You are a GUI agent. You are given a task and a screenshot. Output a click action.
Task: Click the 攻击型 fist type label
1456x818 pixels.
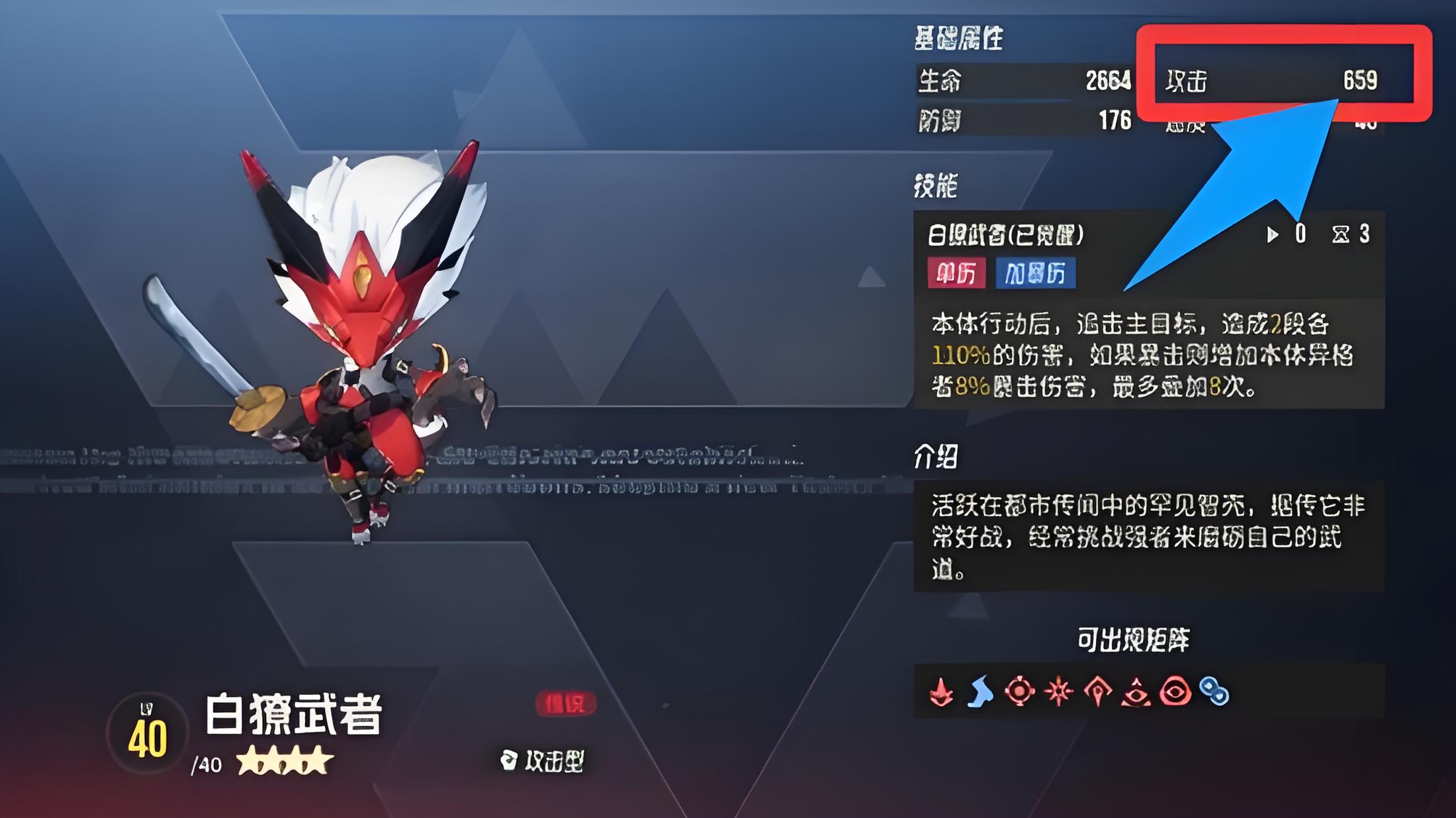[x=543, y=761]
